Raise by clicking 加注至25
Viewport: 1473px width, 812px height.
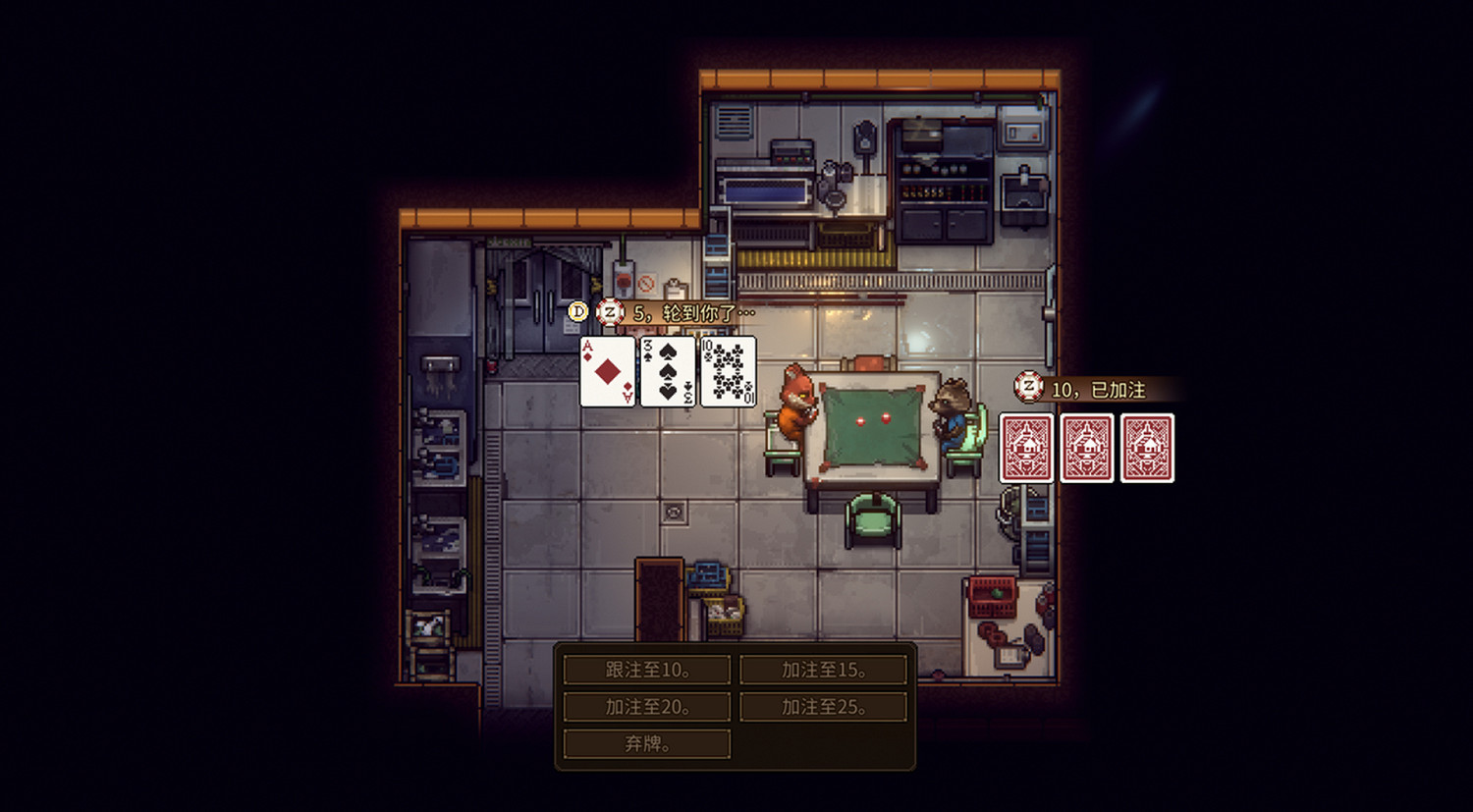click(x=823, y=706)
